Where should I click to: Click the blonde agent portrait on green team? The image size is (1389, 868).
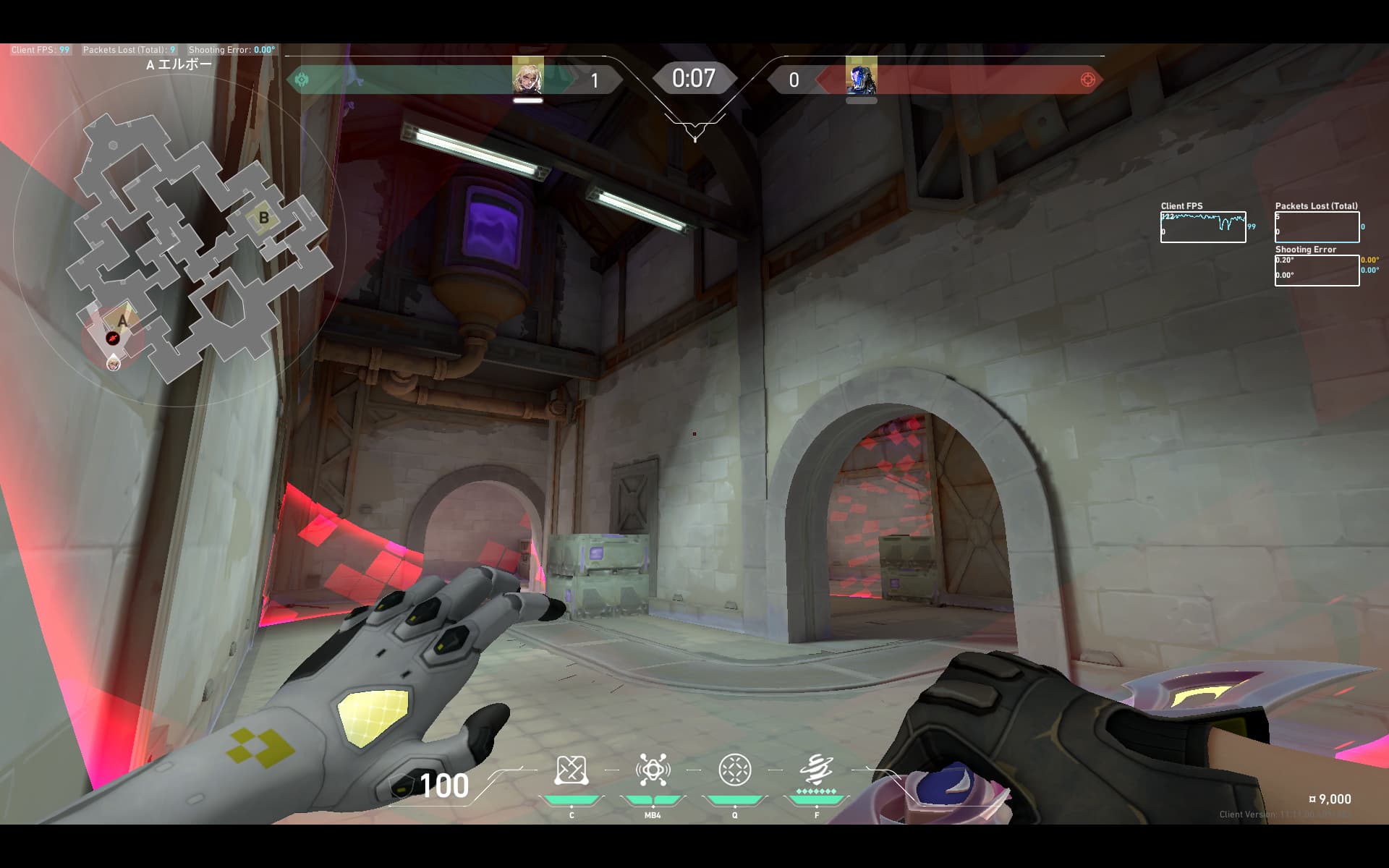tap(527, 77)
